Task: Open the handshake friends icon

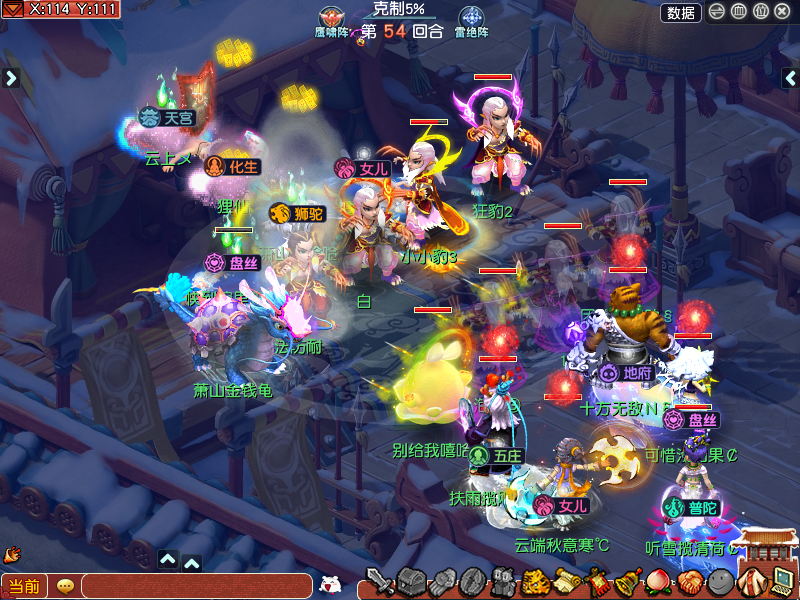Action: (x=690, y=581)
